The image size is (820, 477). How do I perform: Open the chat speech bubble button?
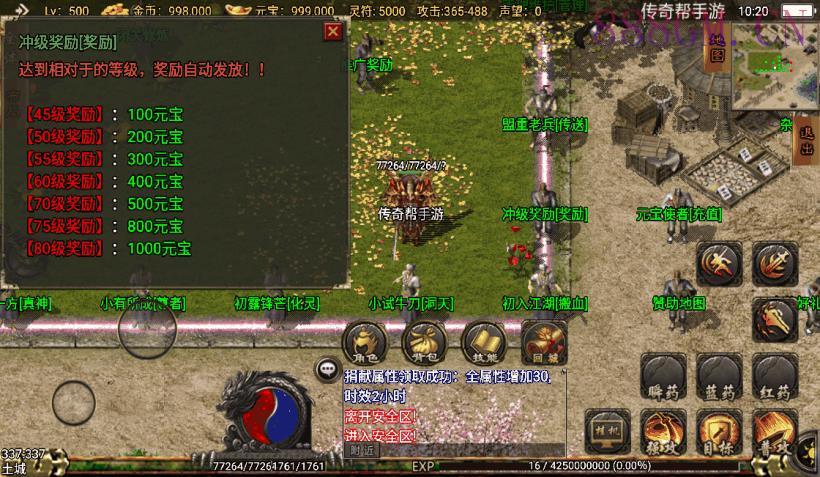pos(326,369)
